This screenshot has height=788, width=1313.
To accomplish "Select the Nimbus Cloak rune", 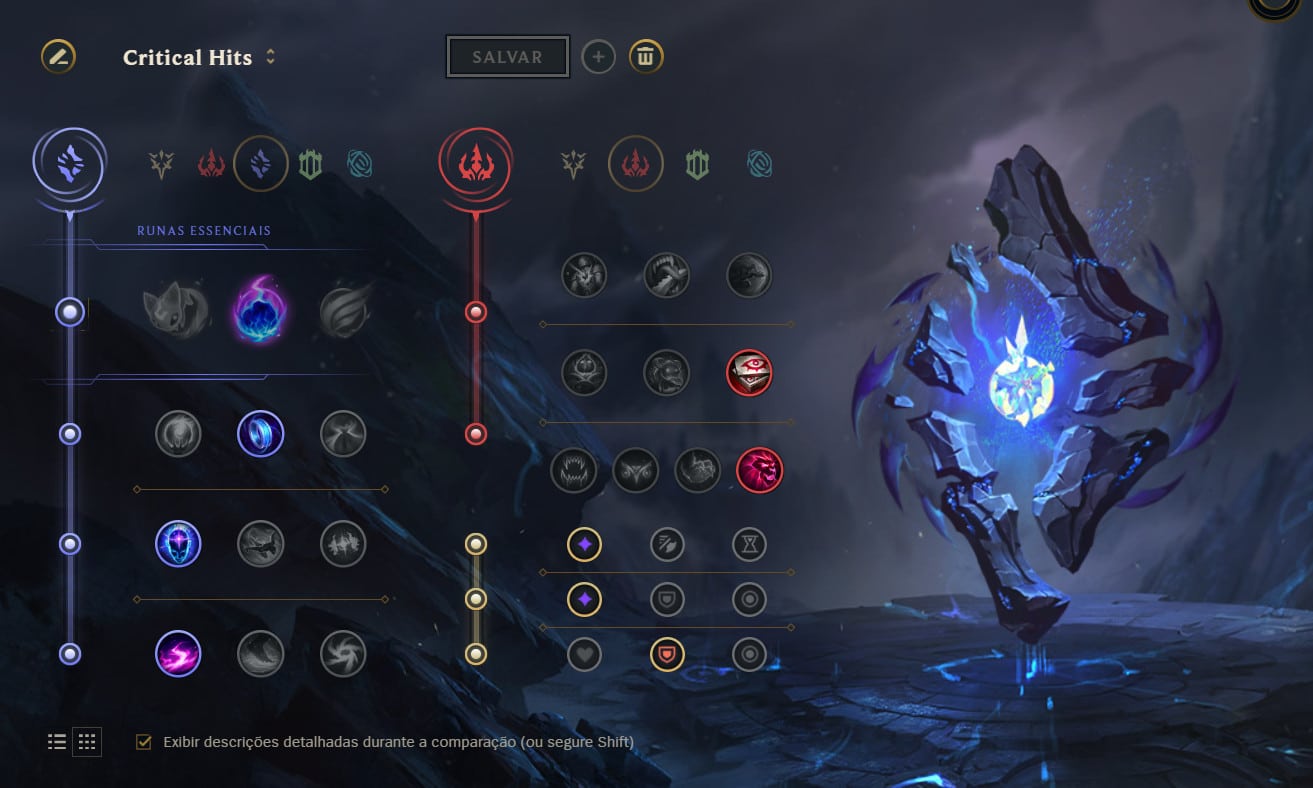I will [343, 434].
